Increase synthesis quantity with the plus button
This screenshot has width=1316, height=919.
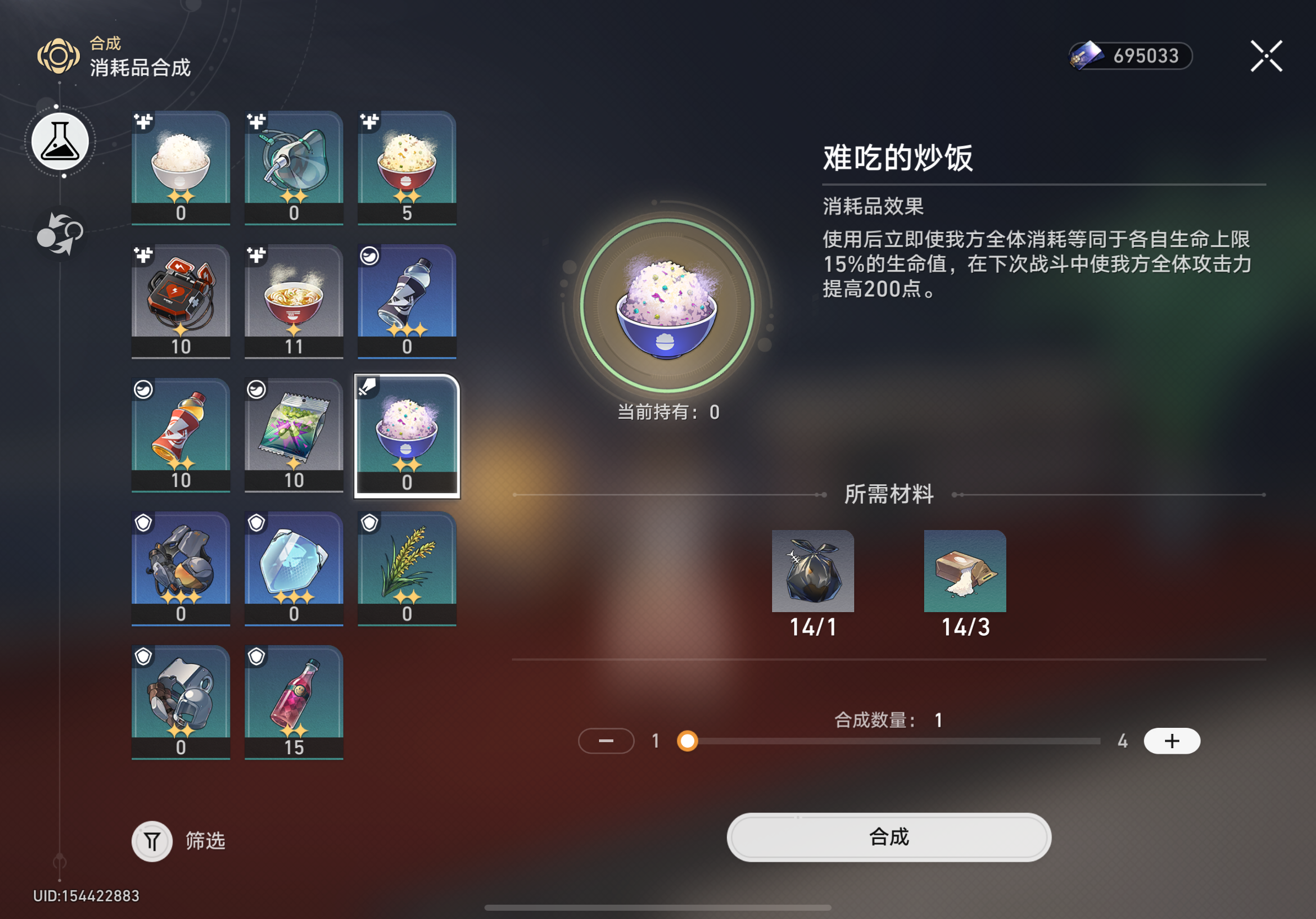[1171, 740]
